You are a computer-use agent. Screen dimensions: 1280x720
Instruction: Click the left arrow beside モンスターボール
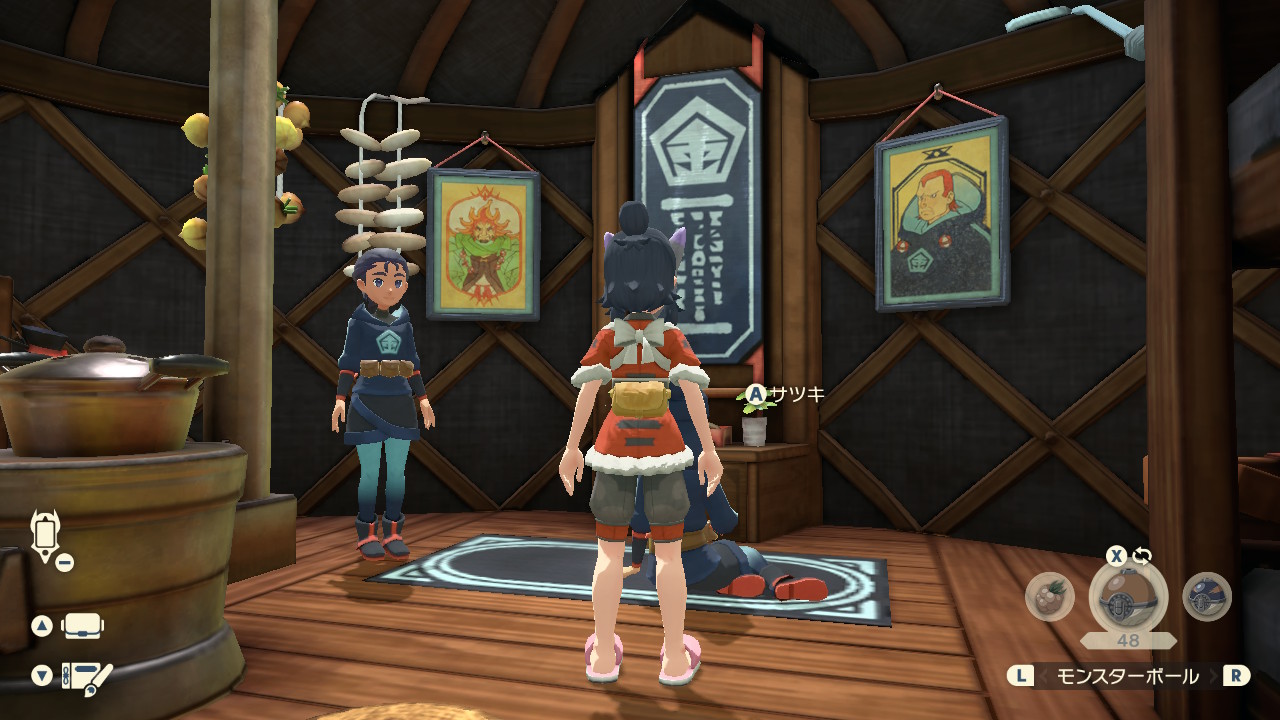click(x=1044, y=677)
